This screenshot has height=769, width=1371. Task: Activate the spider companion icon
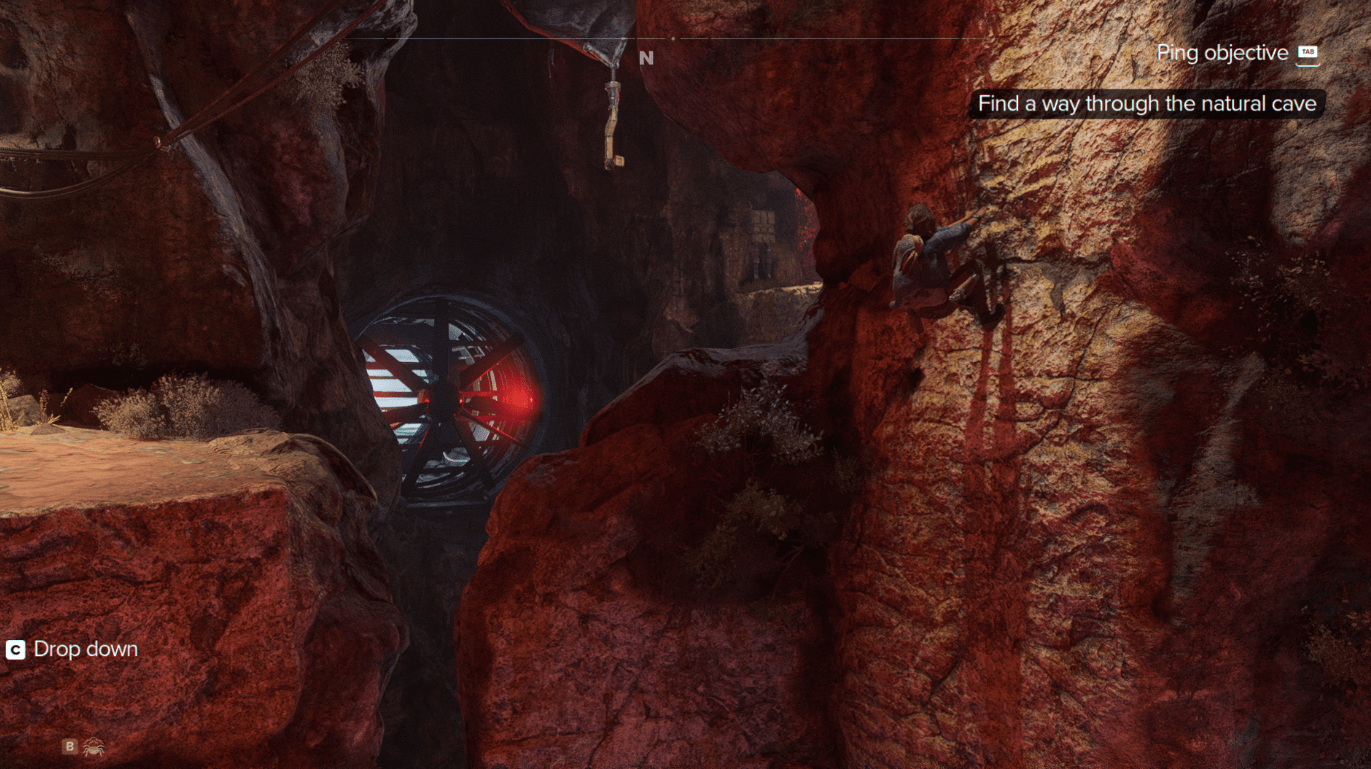point(94,746)
